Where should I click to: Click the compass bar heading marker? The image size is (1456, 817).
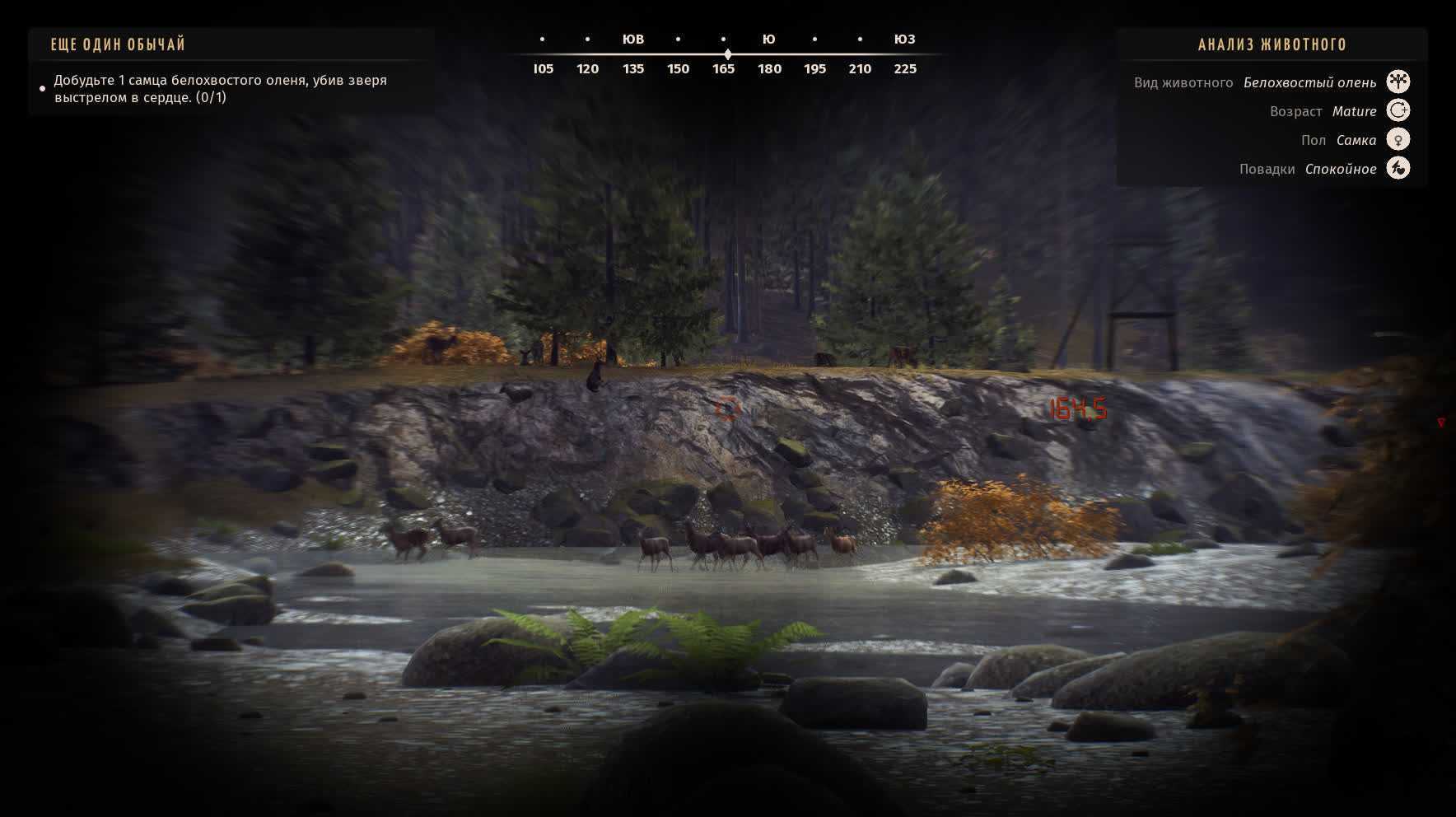click(x=727, y=54)
